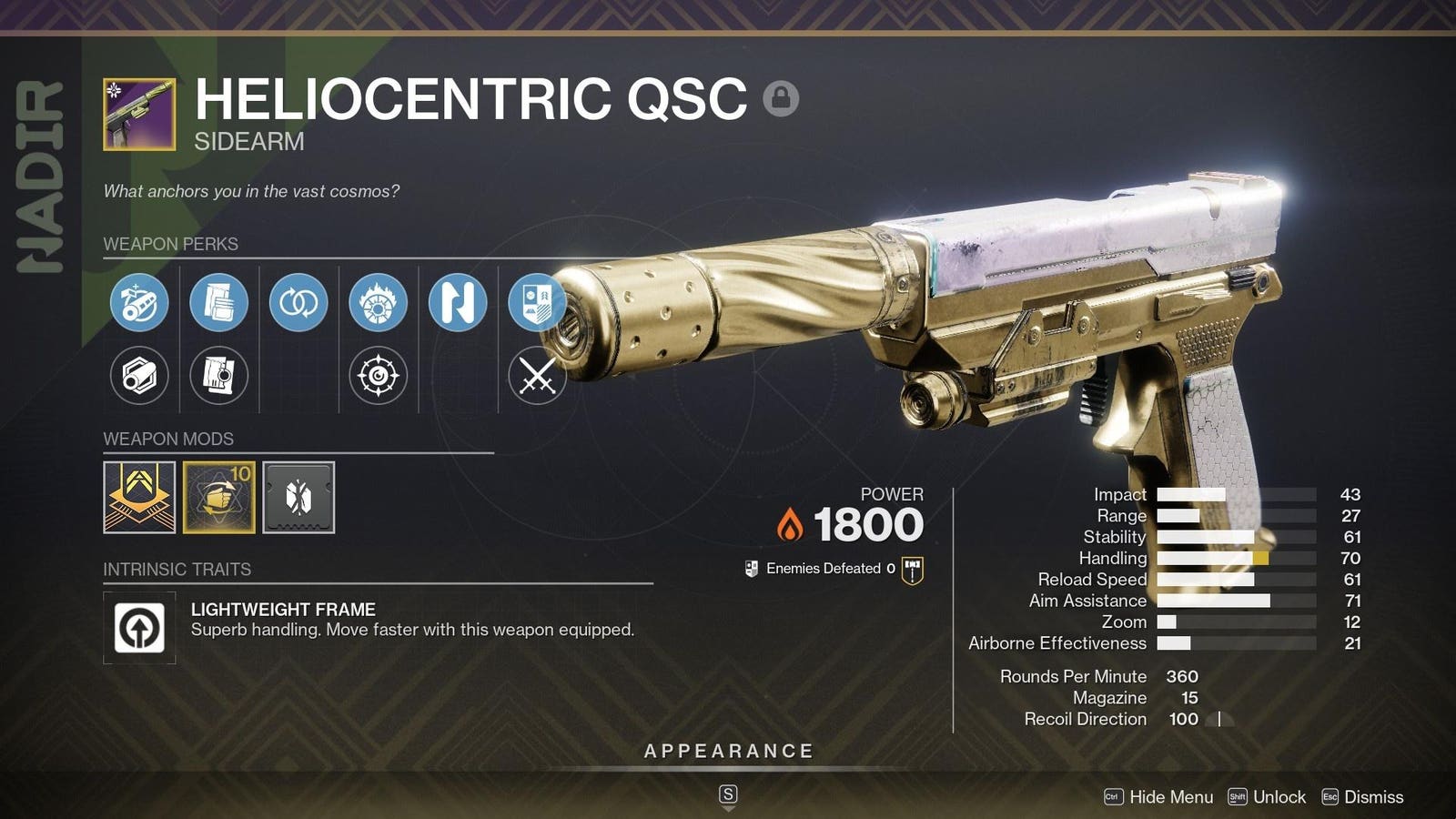
Task: Select the tier 10 handling masterwork mod
Action: click(x=218, y=497)
